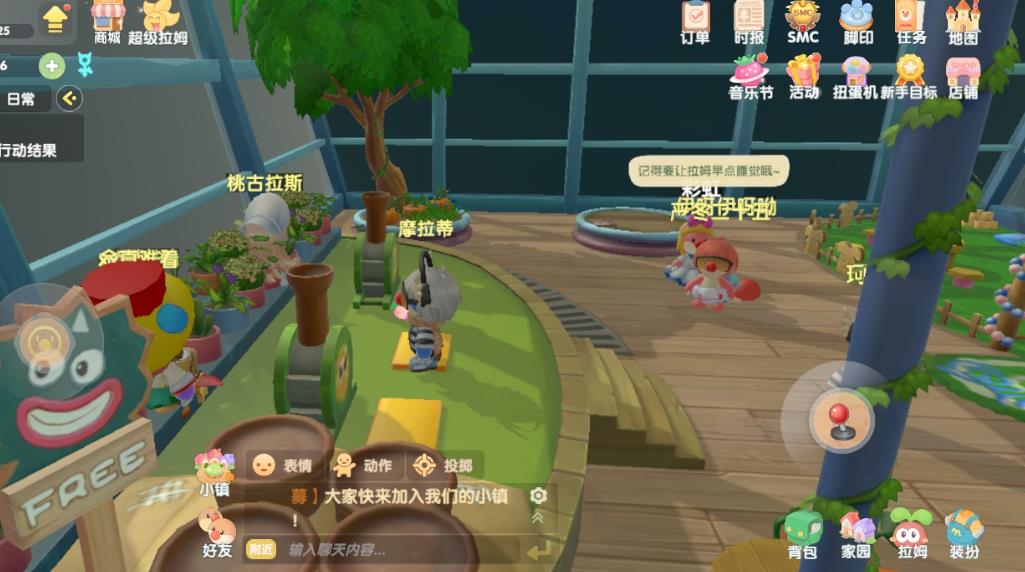Open the SMC badge menu
Viewport: 1025px width, 572px height.
click(803, 21)
